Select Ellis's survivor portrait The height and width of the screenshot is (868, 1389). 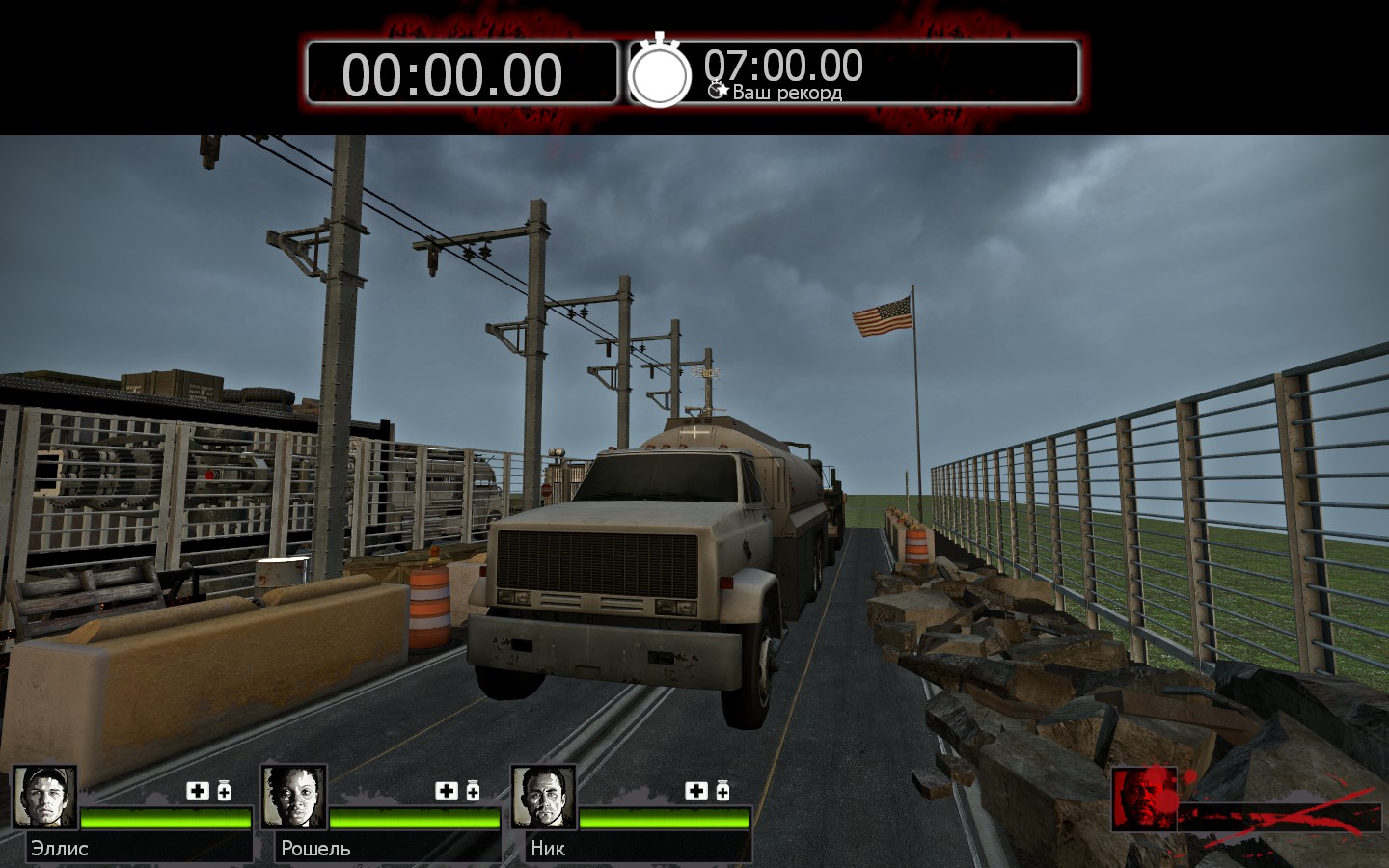[x=44, y=797]
